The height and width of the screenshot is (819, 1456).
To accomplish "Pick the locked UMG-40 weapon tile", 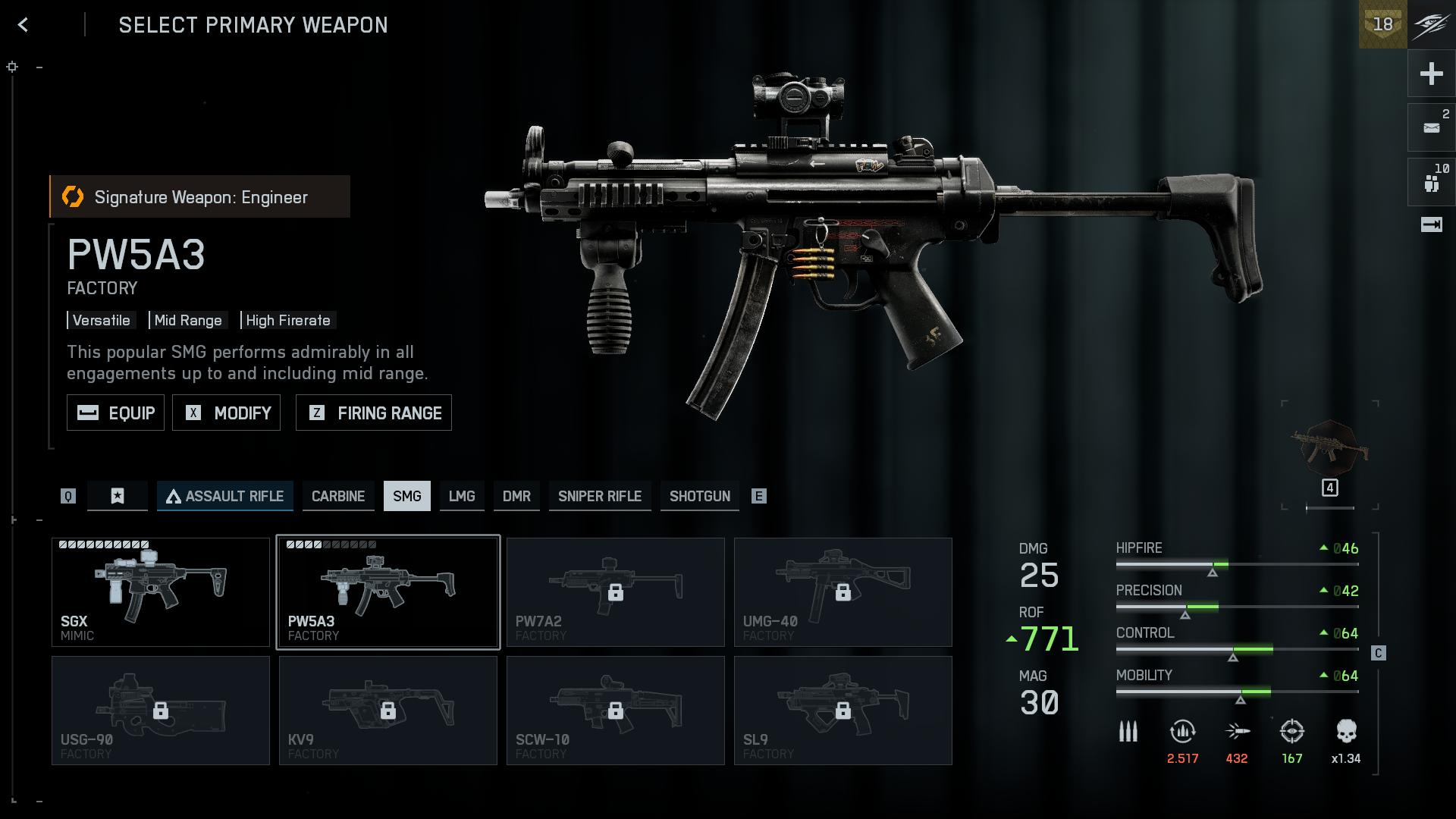I will click(843, 592).
